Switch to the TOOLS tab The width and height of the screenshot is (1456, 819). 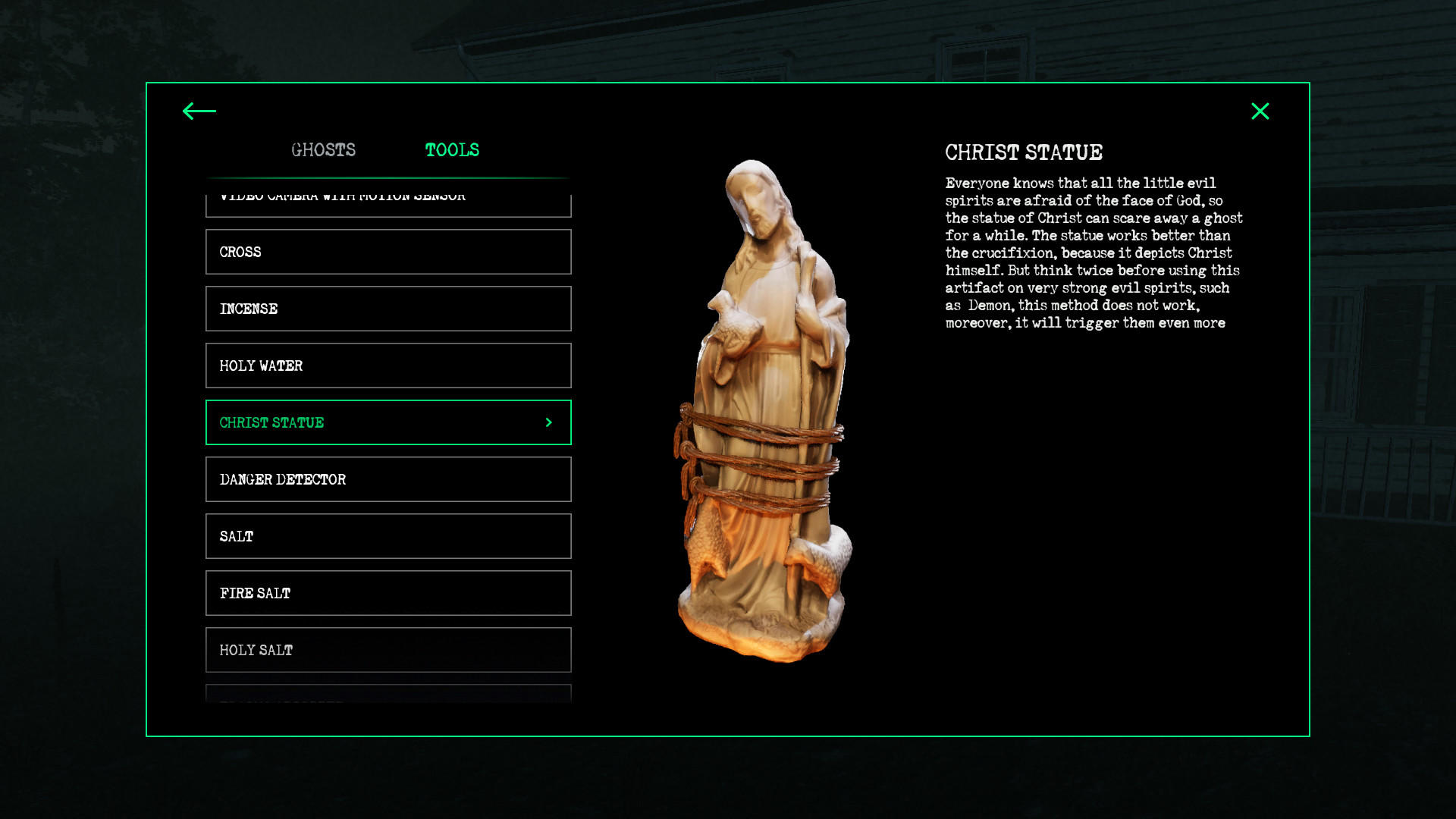[453, 149]
